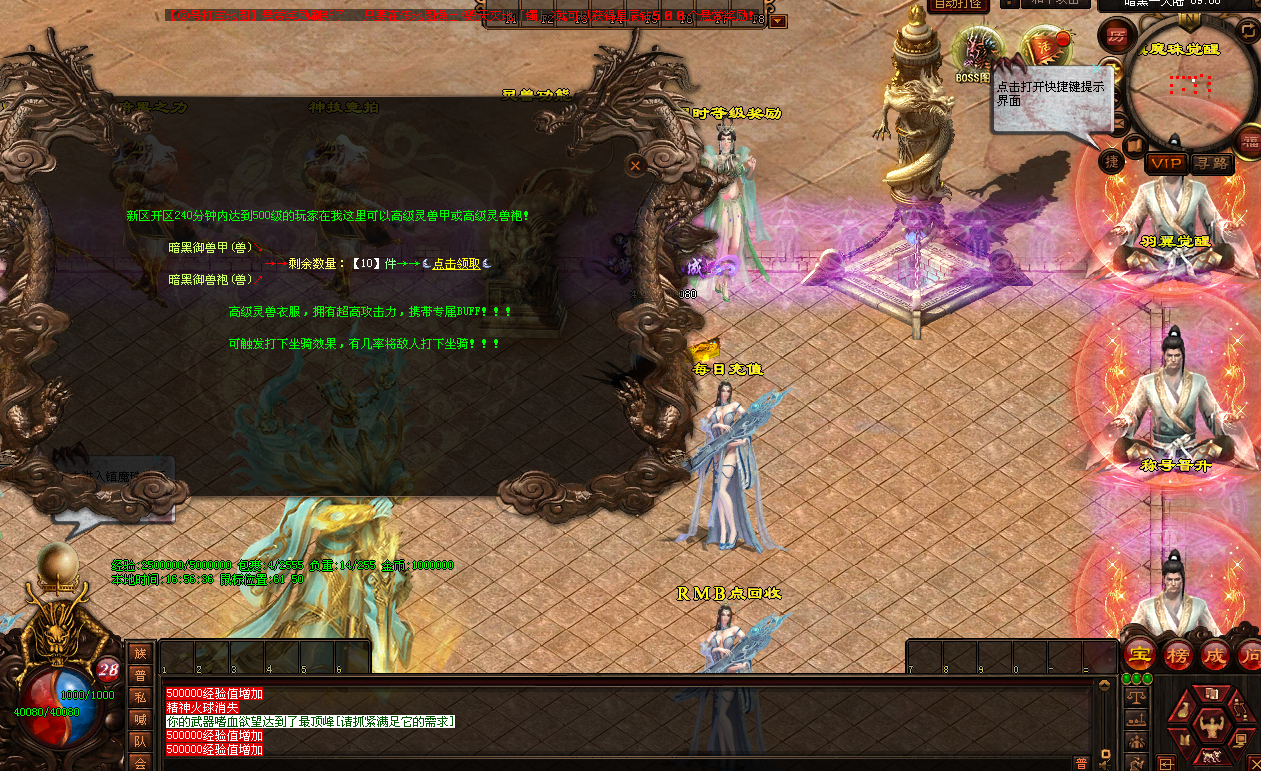Open the 榜 rankings round button
The height and width of the screenshot is (771, 1261).
pyautogui.click(x=1177, y=656)
